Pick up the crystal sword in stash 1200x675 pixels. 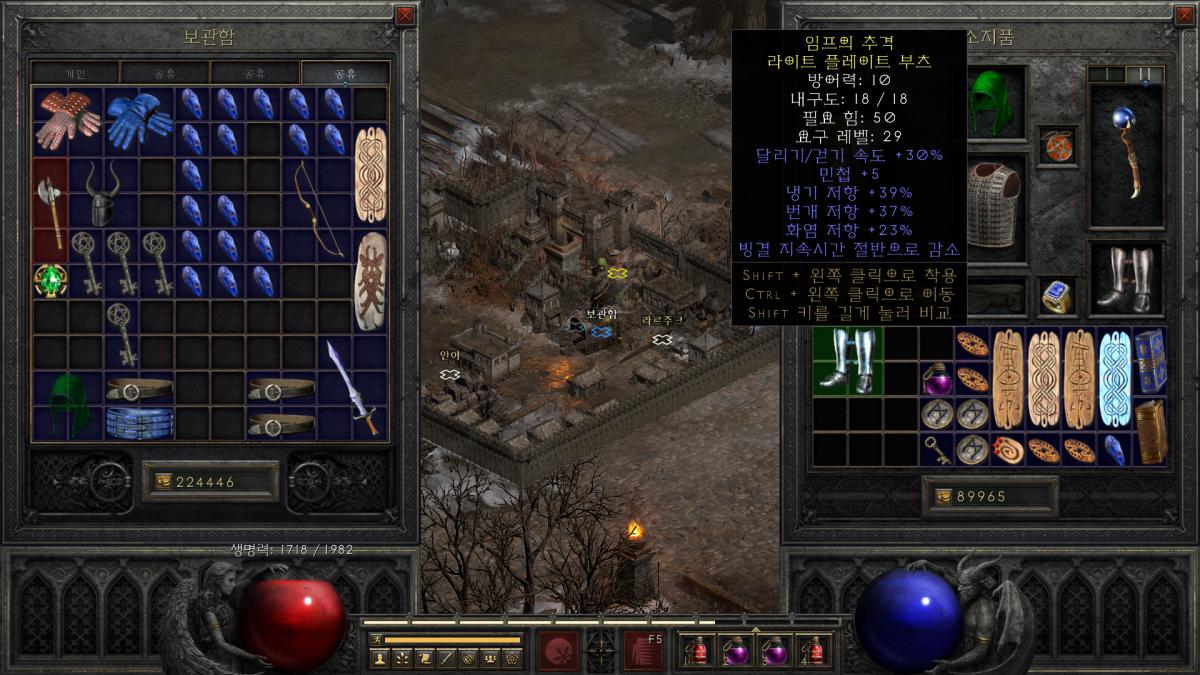(354, 387)
